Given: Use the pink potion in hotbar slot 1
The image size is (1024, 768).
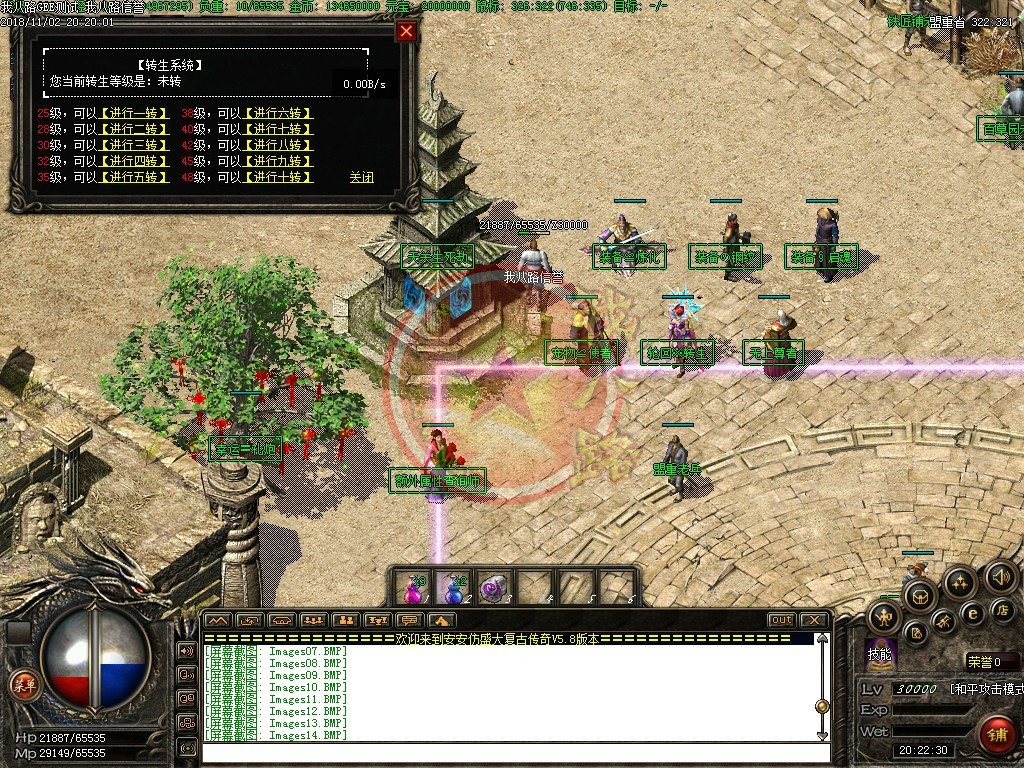Looking at the screenshot, I should (413, 587).
